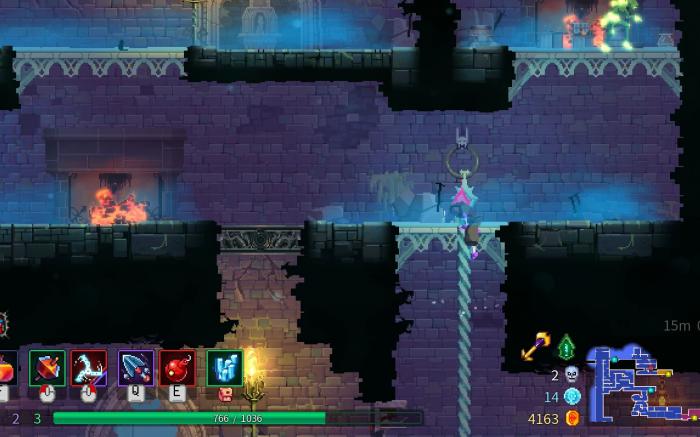
Task: Select the health flask slot
Action: 5,368
